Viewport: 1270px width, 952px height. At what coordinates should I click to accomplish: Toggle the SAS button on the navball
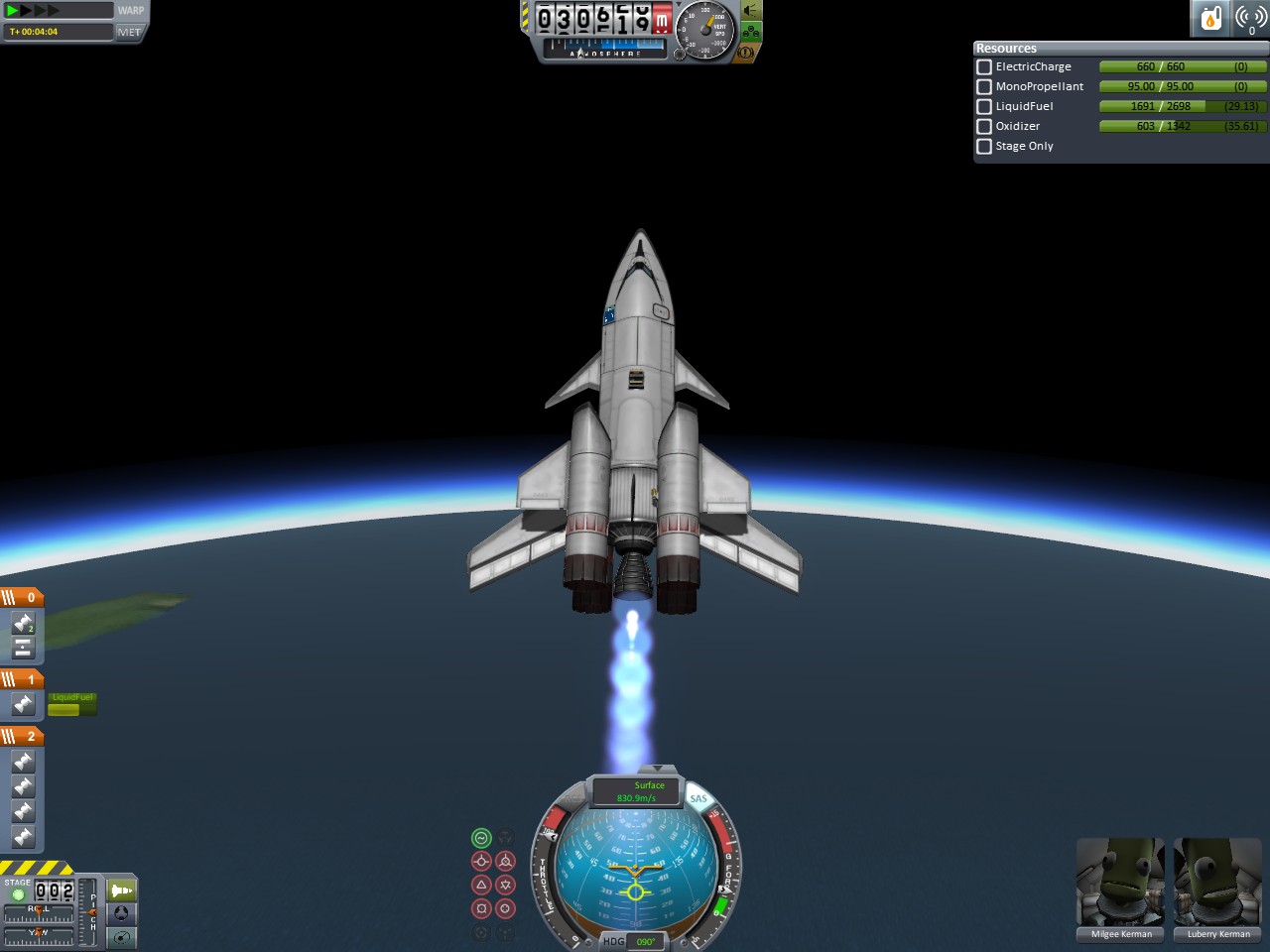698,798
